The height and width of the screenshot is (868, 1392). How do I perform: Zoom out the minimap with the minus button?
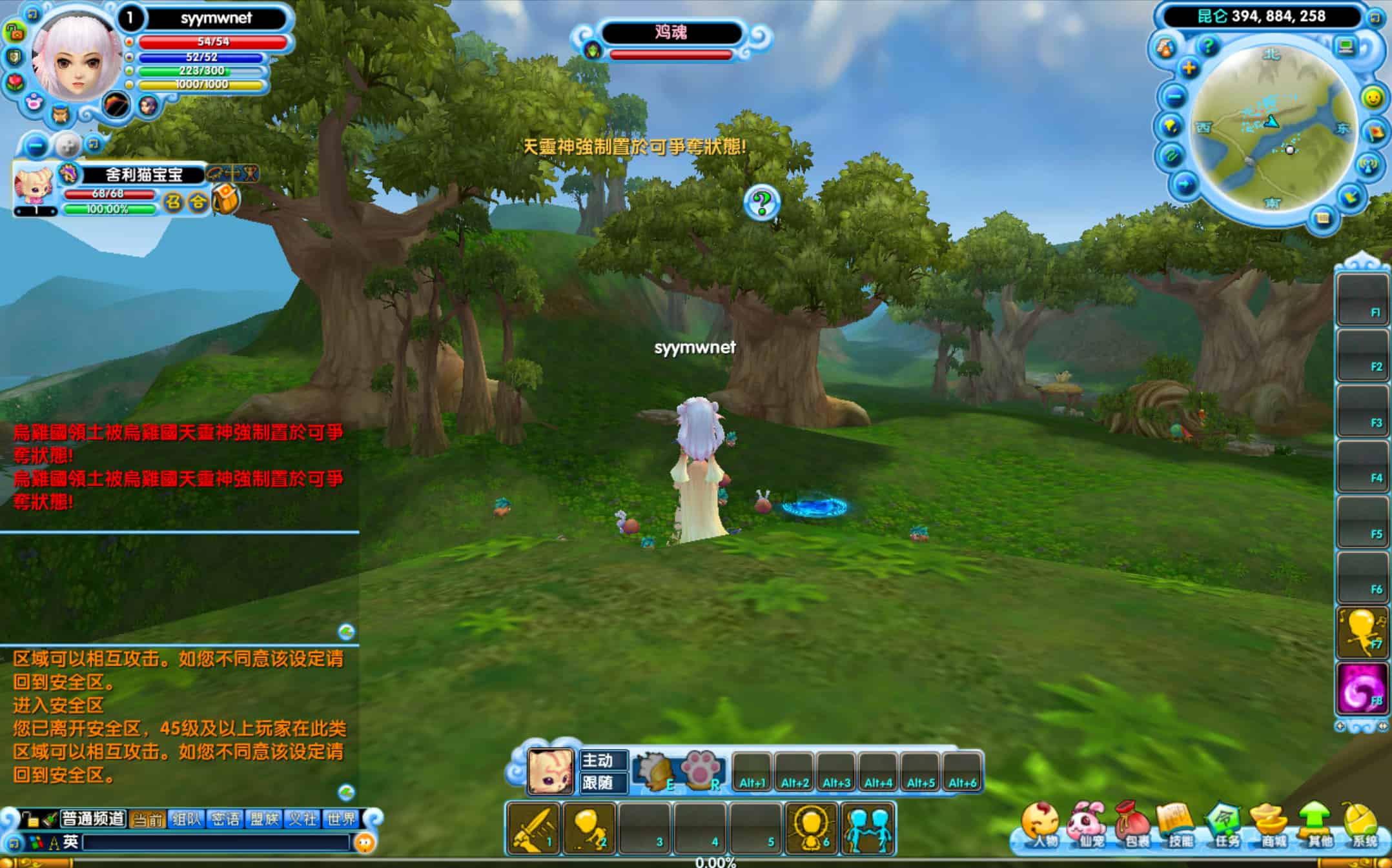click(x=1174, y=97)
